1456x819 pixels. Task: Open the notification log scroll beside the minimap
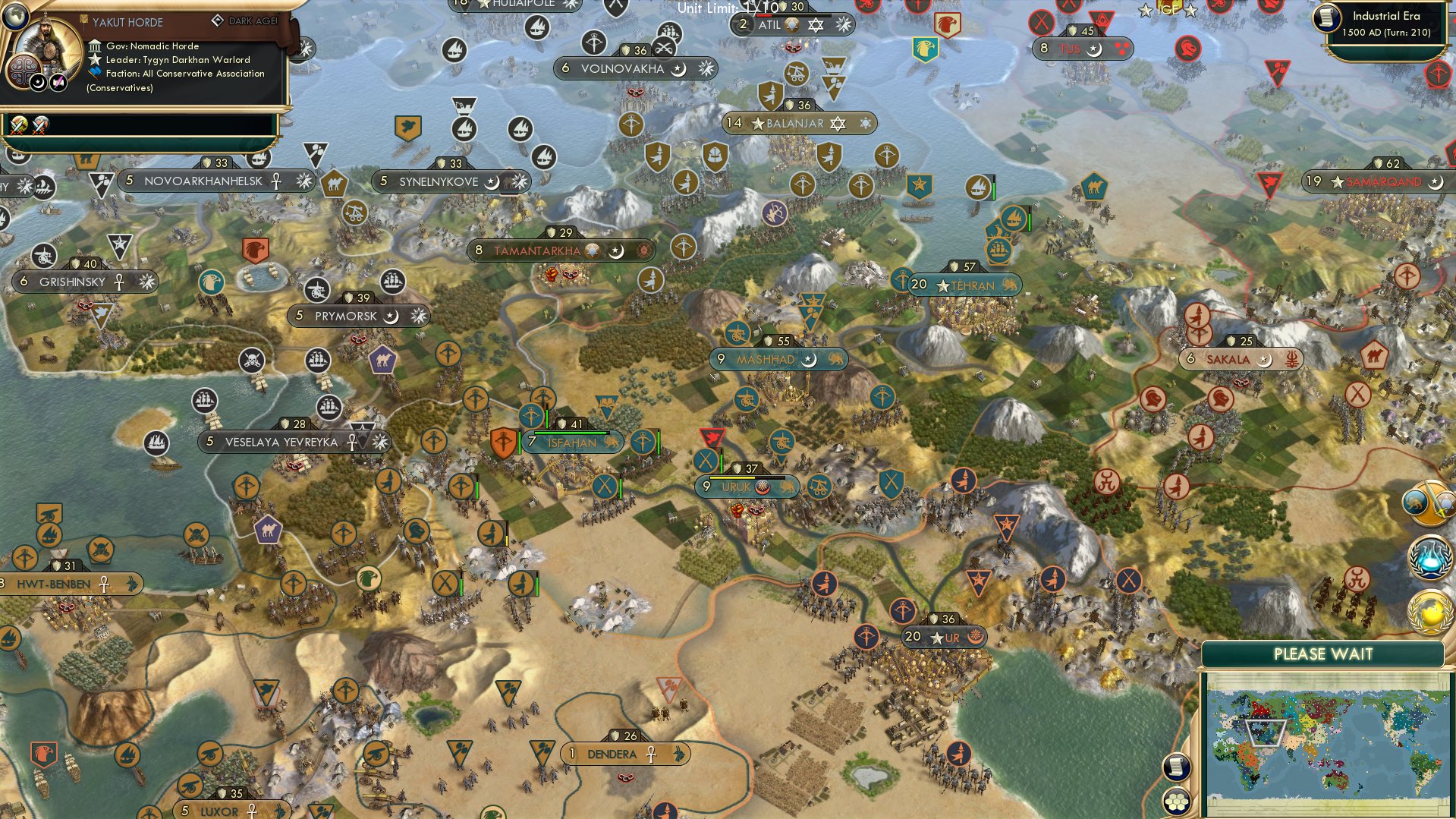pyautogui.click(x=1176, y=767)
